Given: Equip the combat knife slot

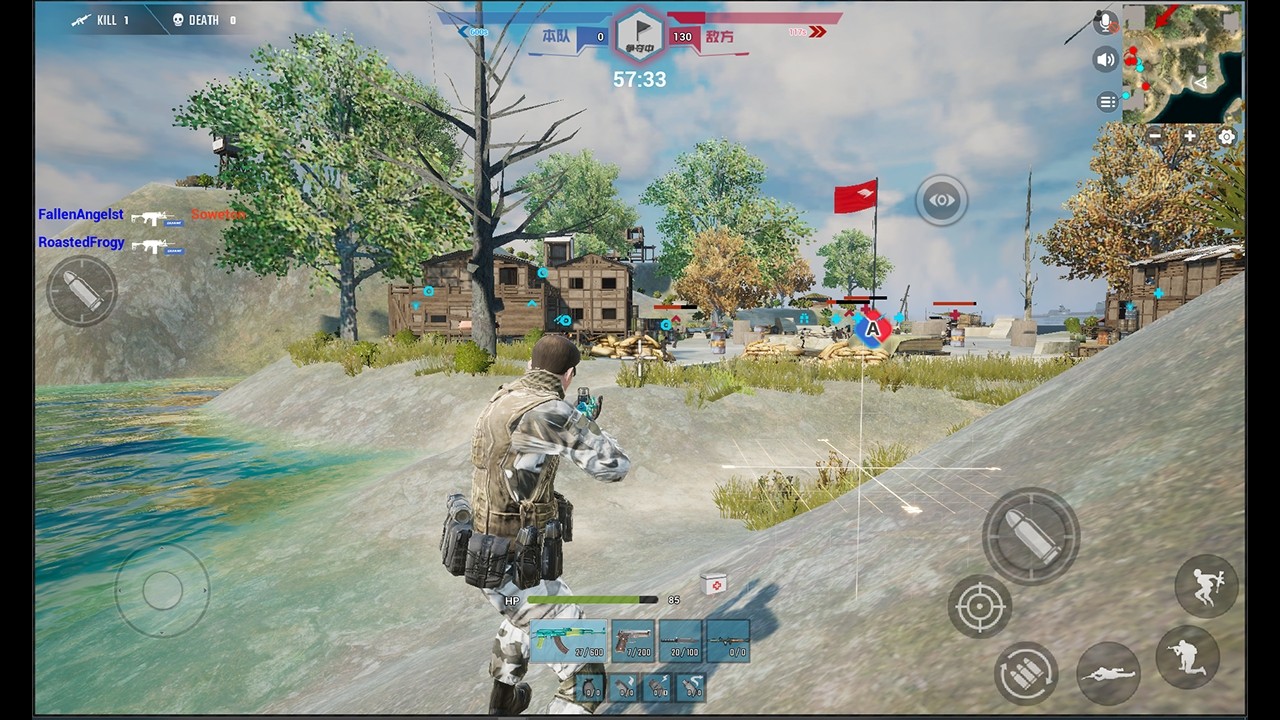Looking at the screenshot, I should (682, 641).
